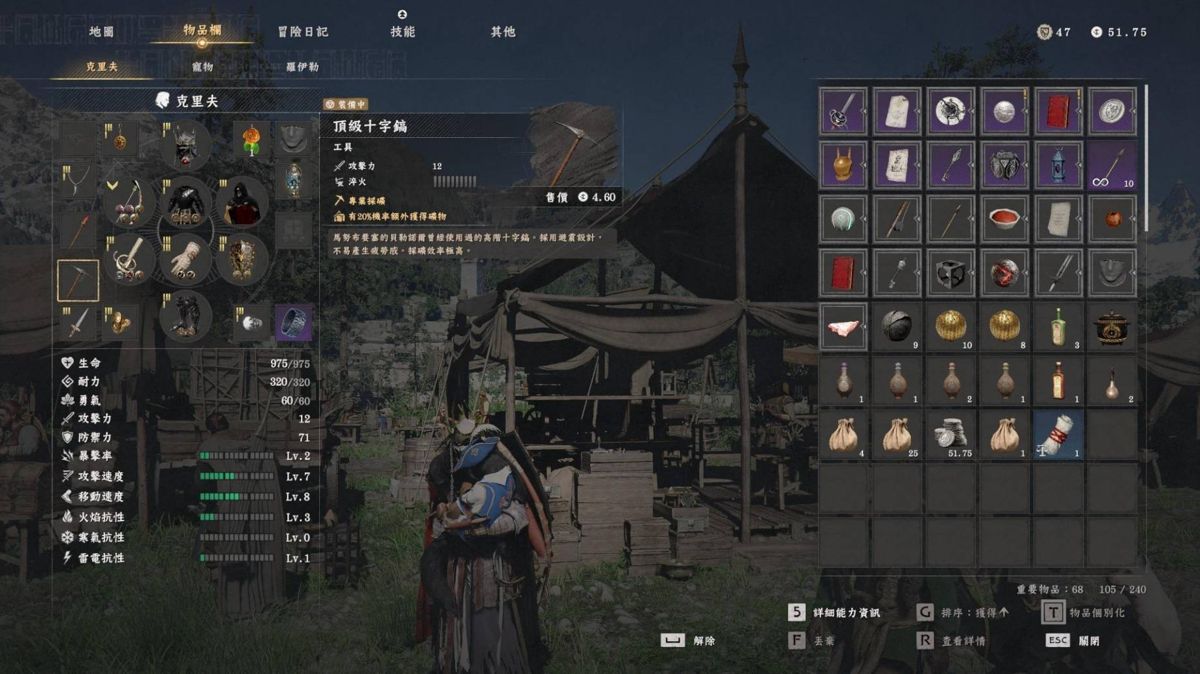Select the raw meat inventory item
Image resolution: width=1200 pixels, height=674 pixels.
(843, 327)
